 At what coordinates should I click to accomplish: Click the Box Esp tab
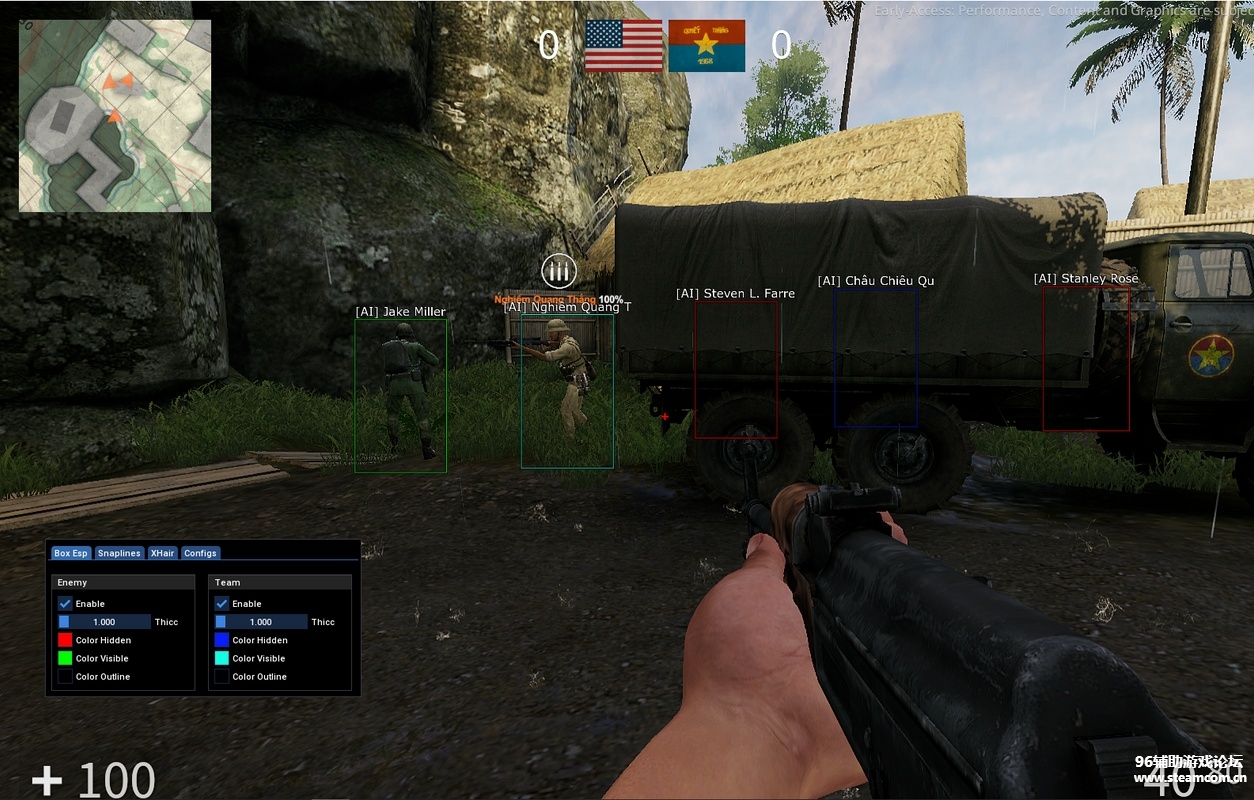[x=71, y=553]
